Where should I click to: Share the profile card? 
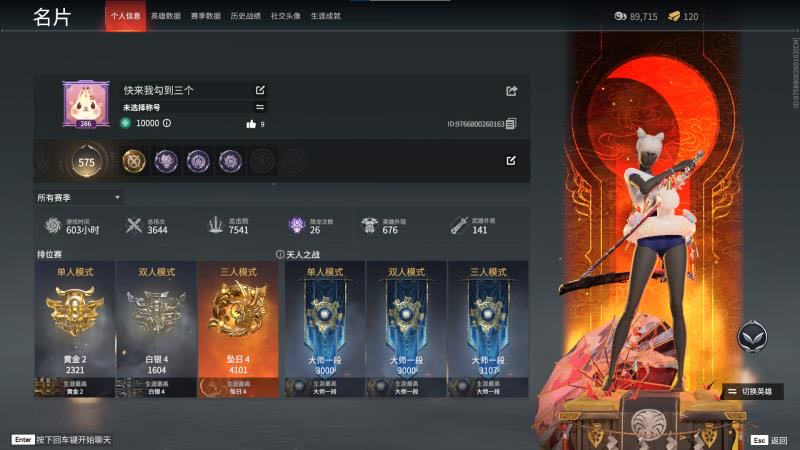512,91
